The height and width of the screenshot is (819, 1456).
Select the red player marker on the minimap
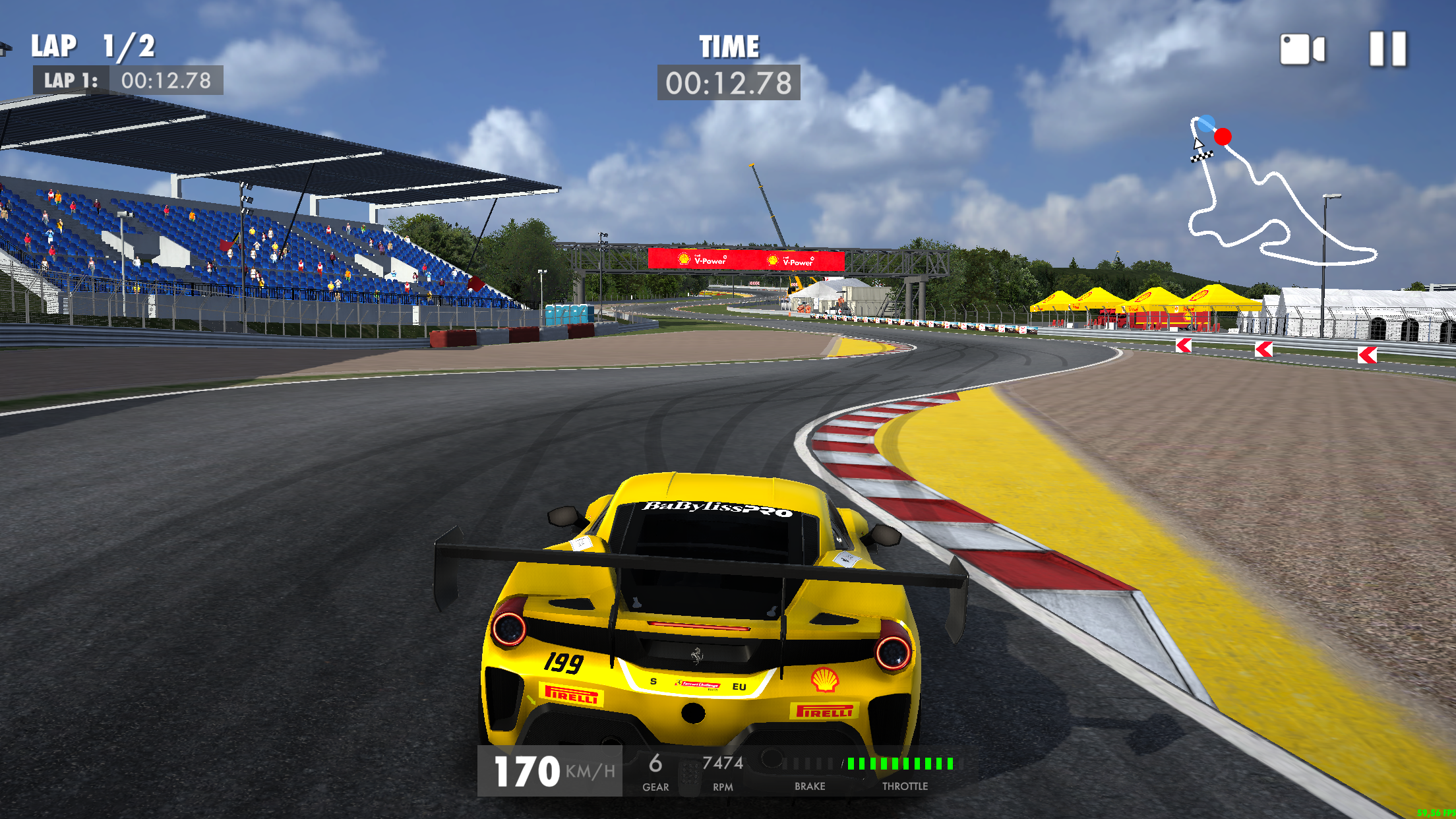[x=1223, y=136]
